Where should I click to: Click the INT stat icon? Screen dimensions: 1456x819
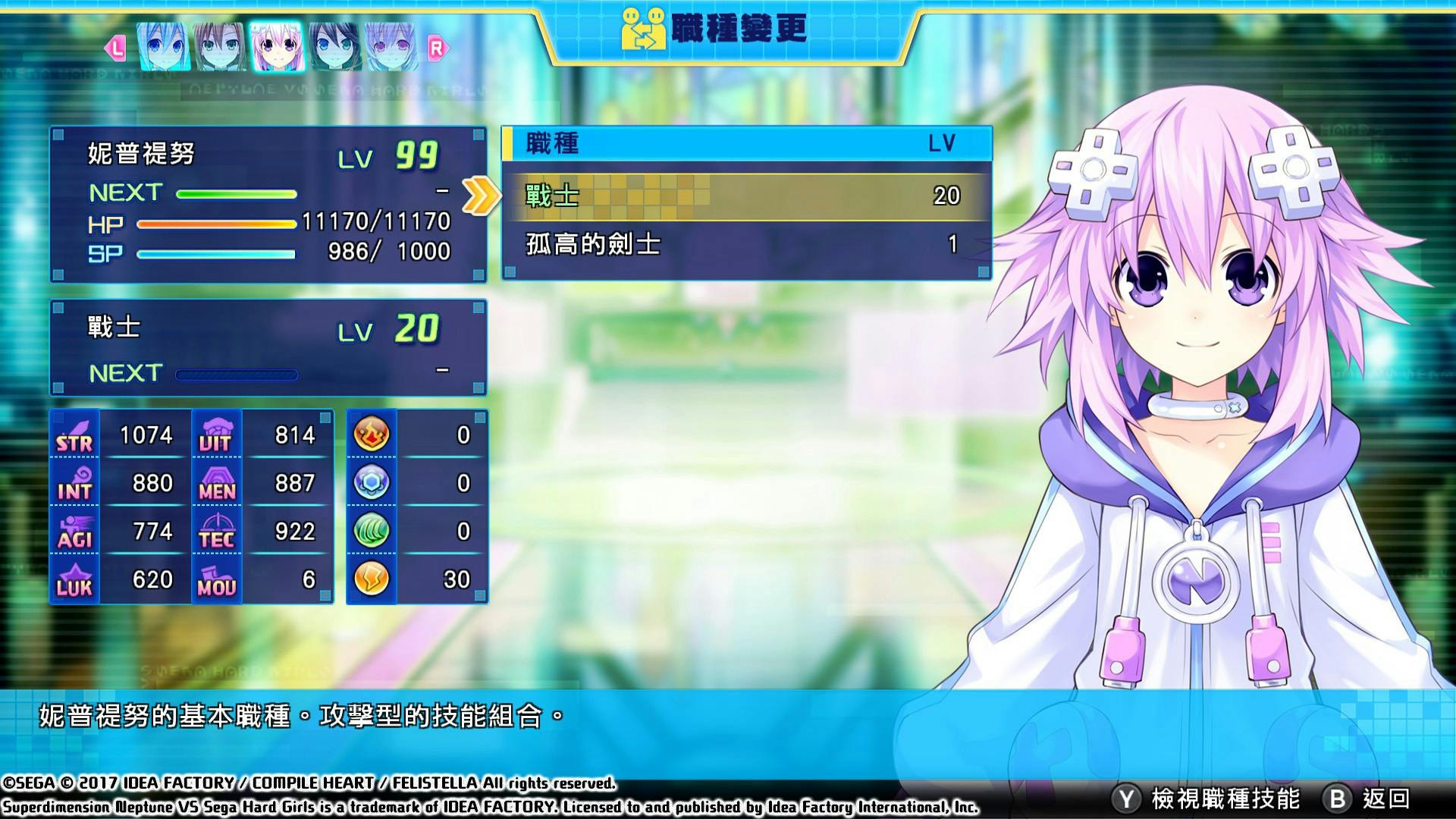(73, 483)
